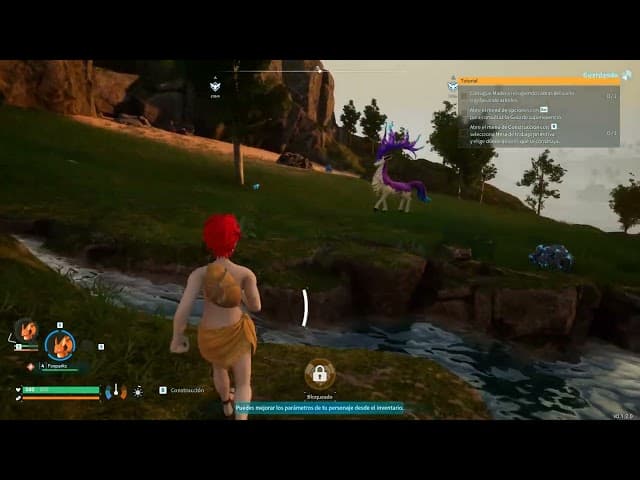Viewport: 640px width, 480px height.
Task: Click the thermometer temperature icon
Action: tap(116, 391)
